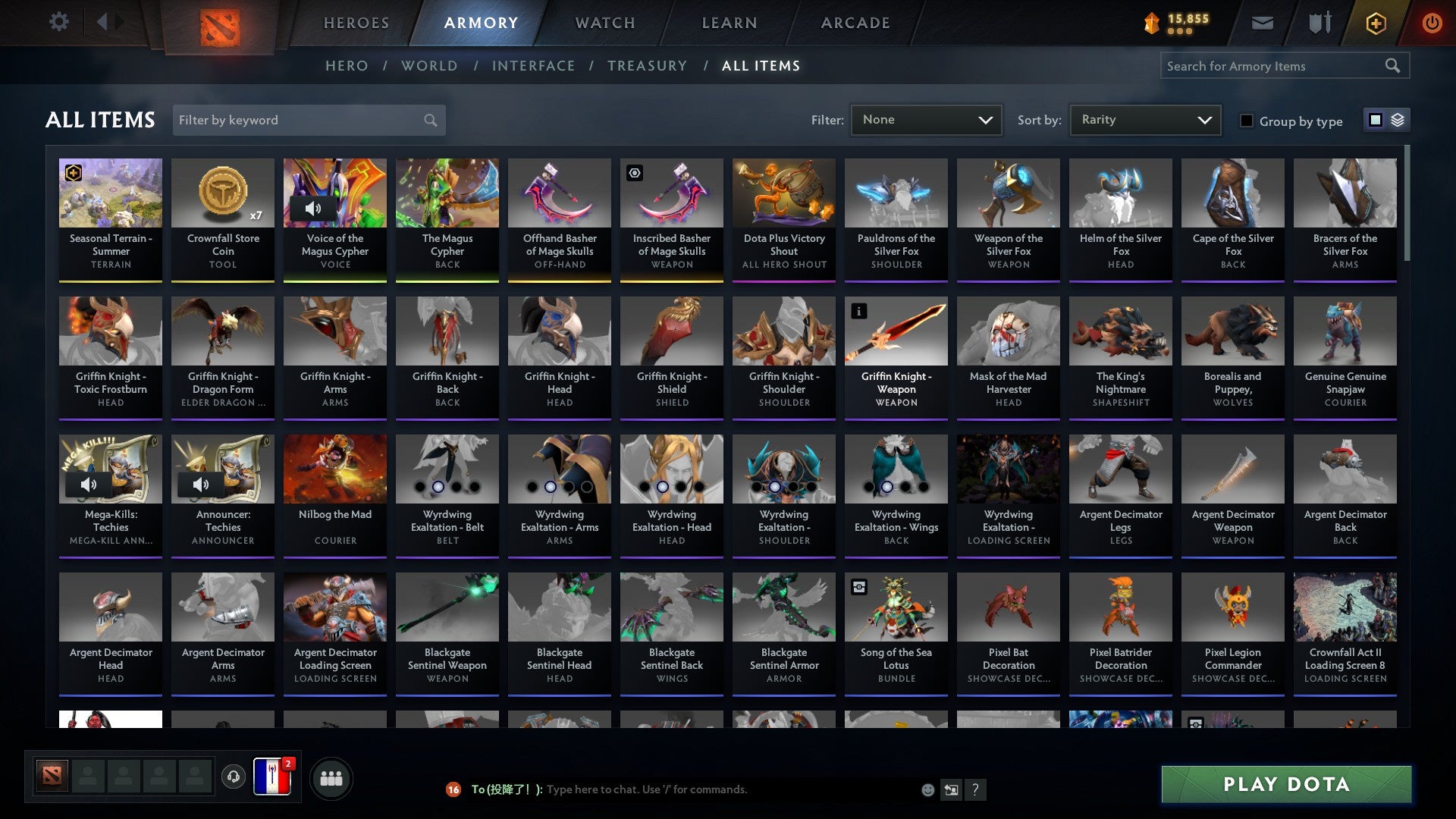Open the Sort by Rarity dropdown
The image size is (1456, 819).
tap(1144, 119)
